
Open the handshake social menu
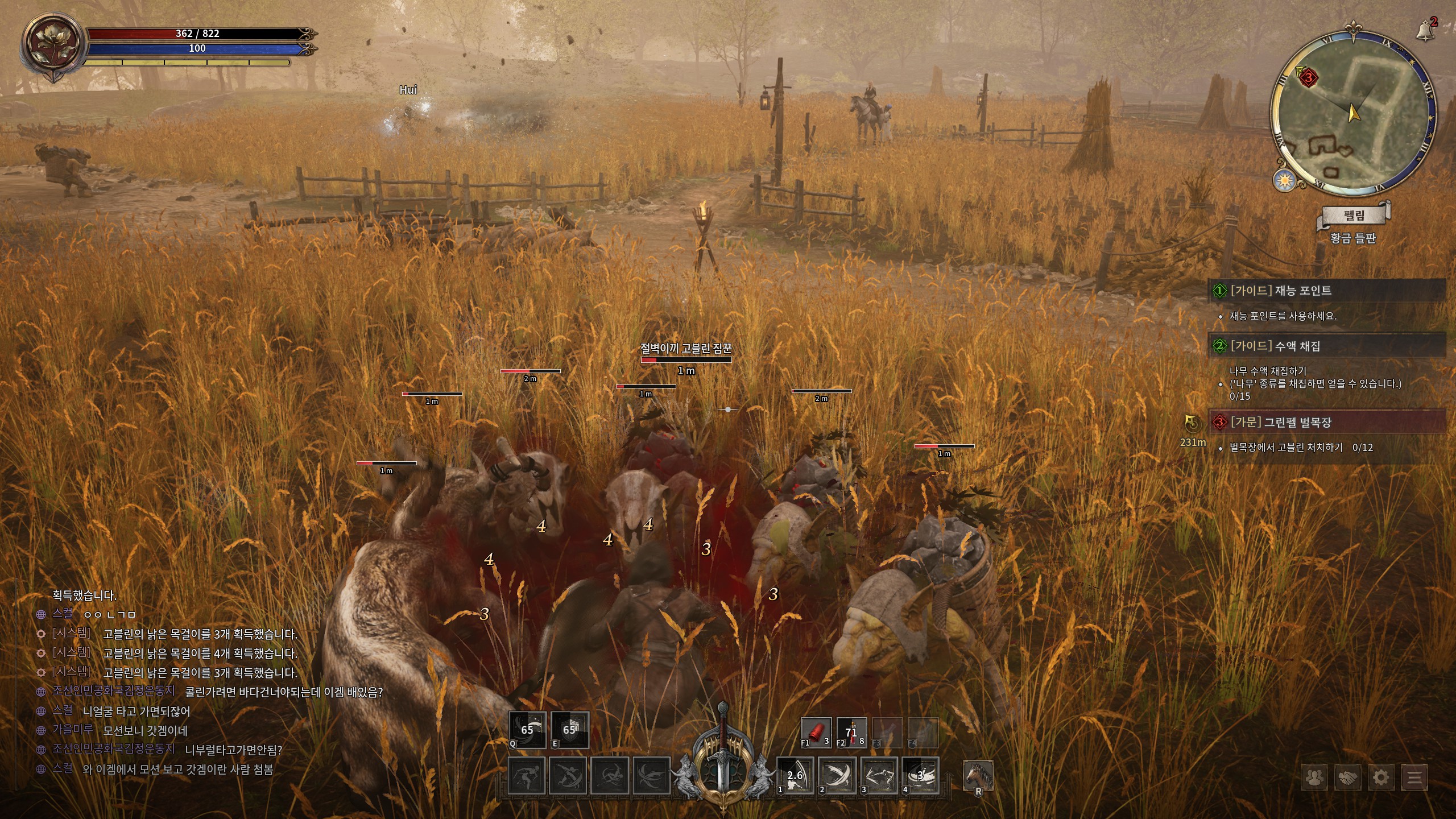[1347, 777]
